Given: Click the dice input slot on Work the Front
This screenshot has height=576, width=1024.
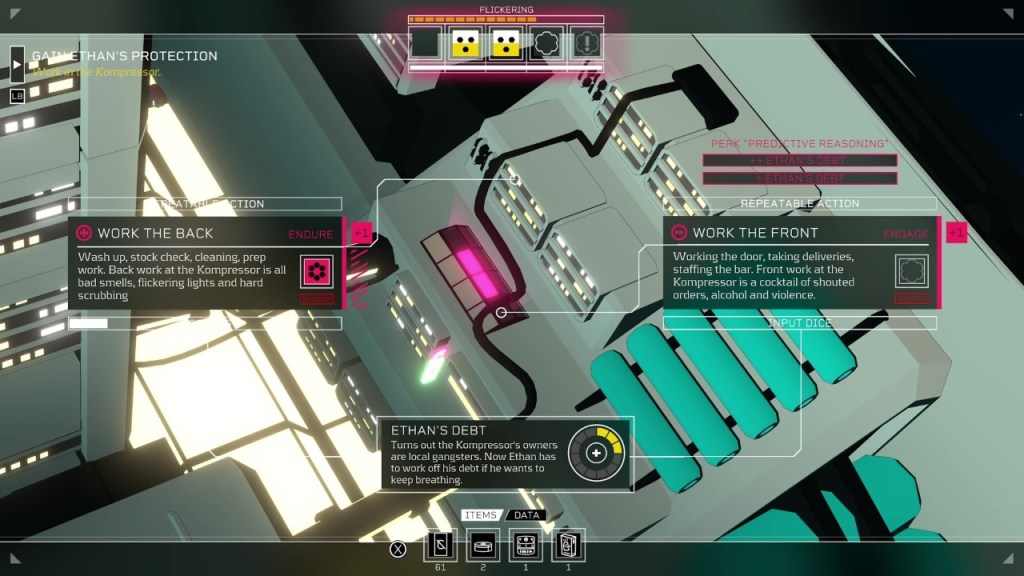Looking at the screenshot, I should point(911,269).
